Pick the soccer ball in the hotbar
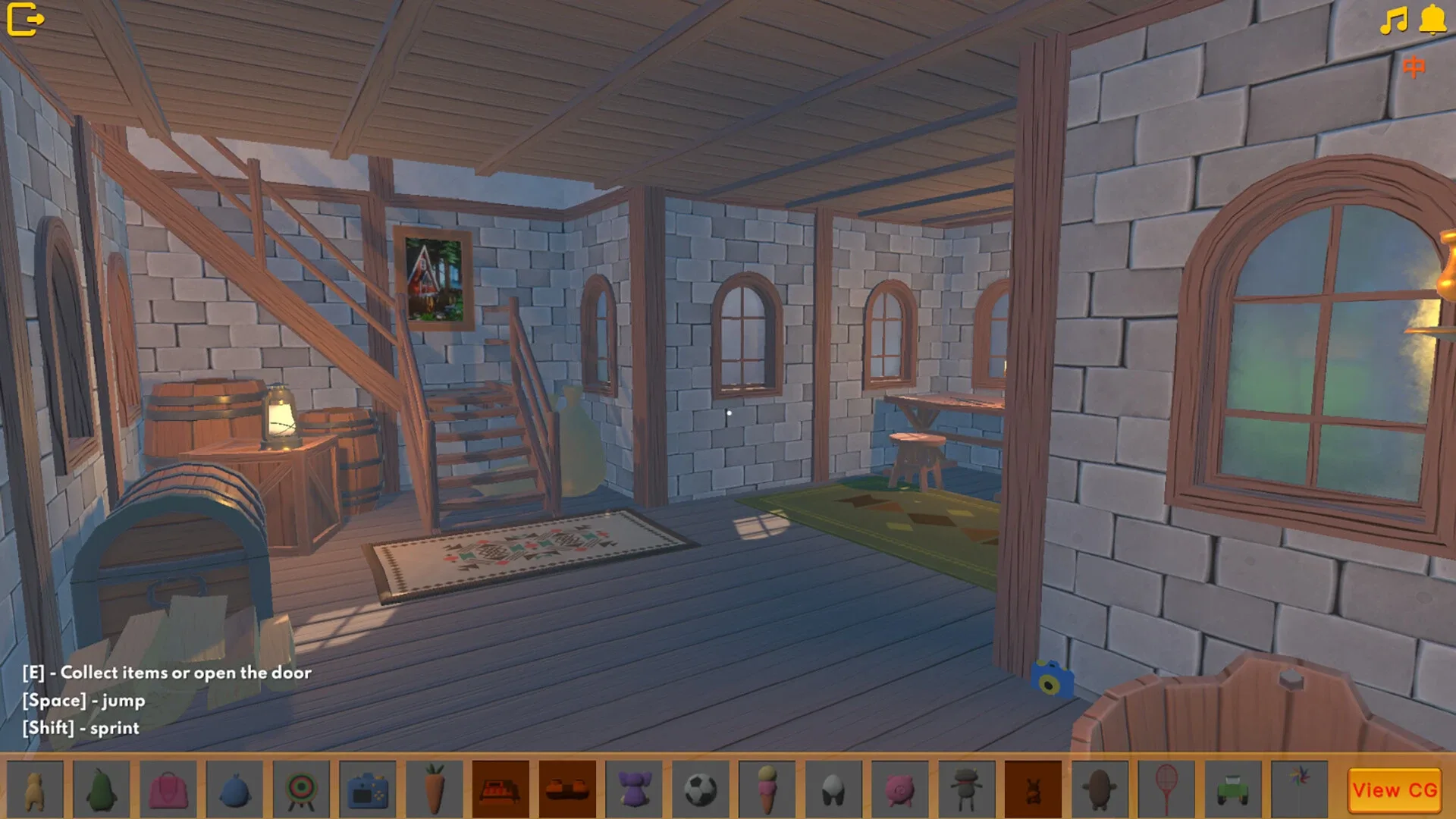The image size is (1456, 819). point(701,789)
